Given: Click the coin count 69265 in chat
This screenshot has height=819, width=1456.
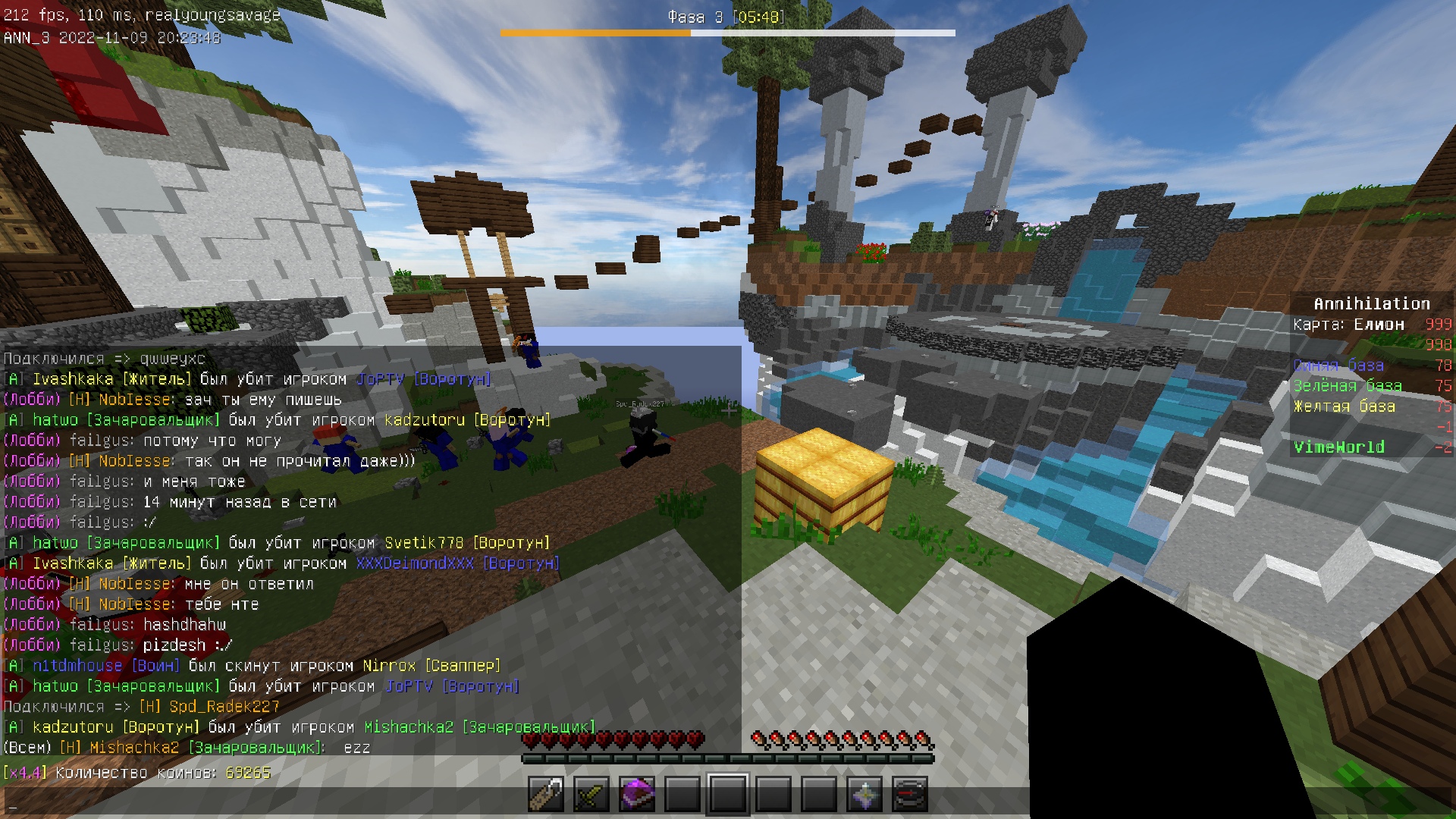Looking at the screenshot, I should tap(248, 771).
